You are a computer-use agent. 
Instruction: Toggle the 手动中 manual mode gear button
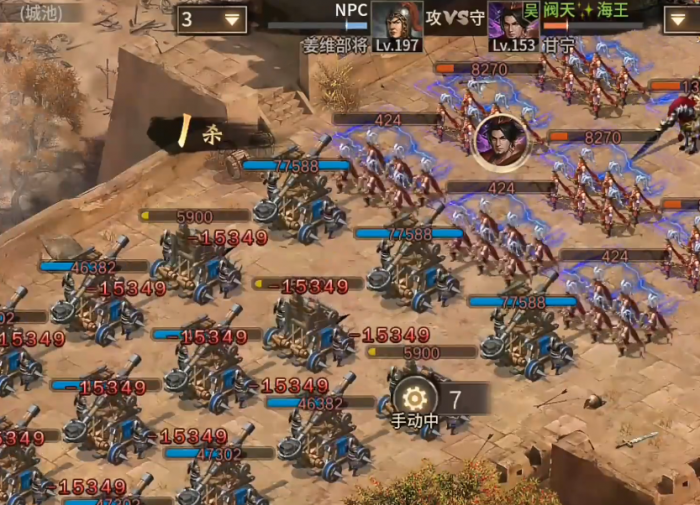point(415,398)
